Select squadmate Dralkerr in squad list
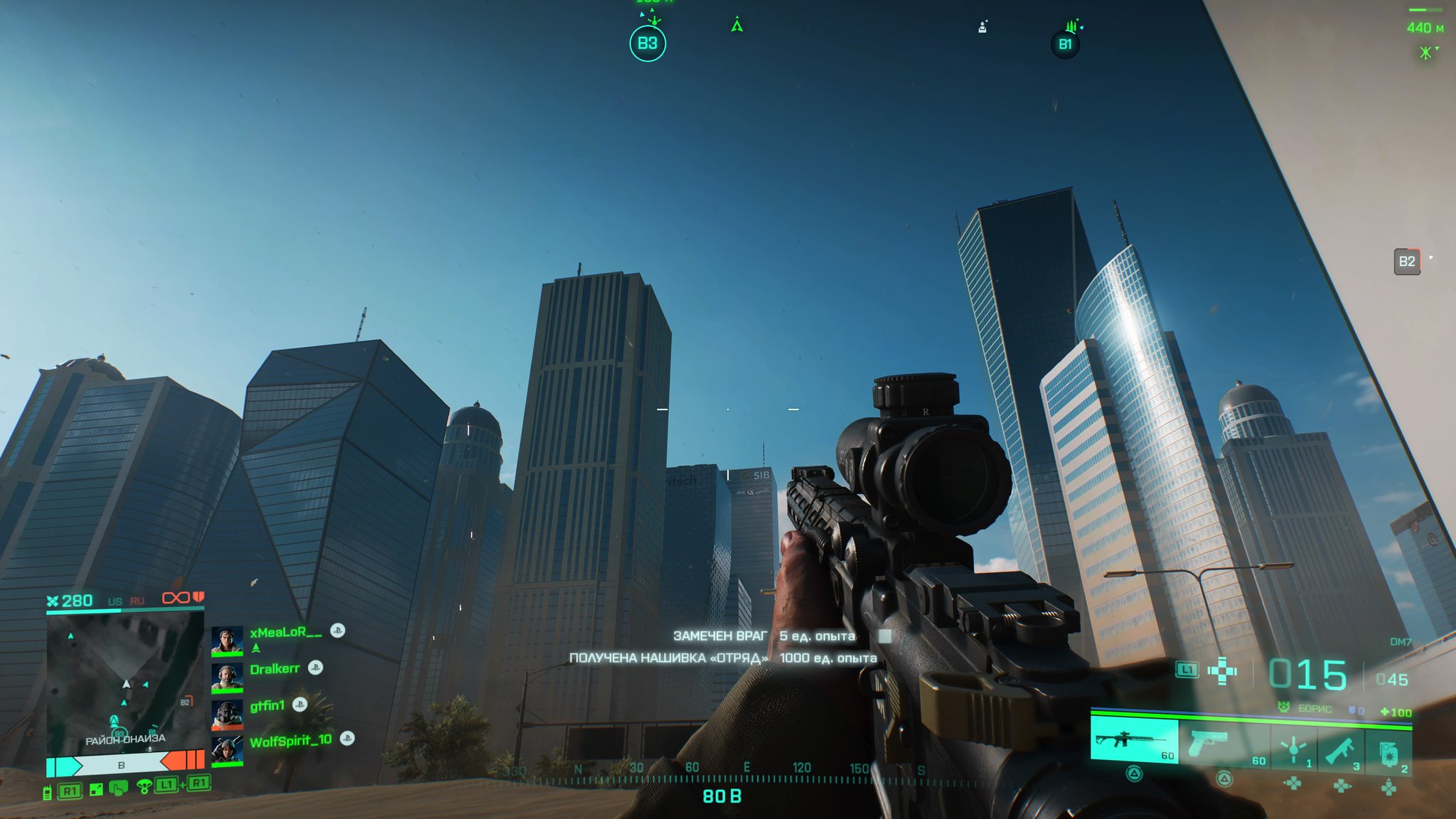Image resolution: width=1456 pixels, height=819 pixels. [274, 669]
